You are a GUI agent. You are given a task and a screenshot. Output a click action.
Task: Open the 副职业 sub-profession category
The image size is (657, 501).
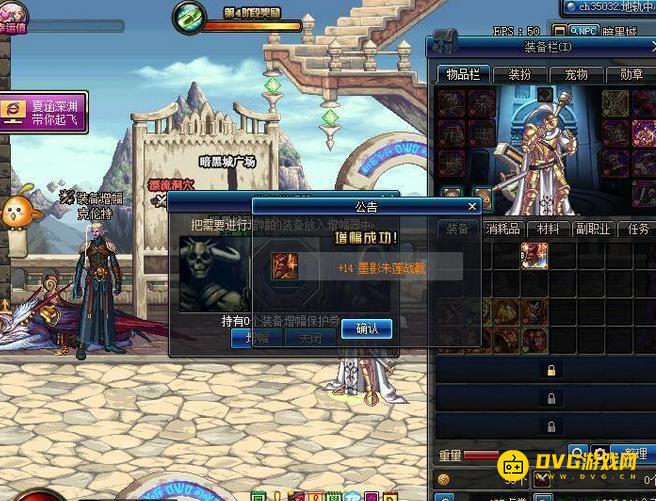click(591, 229)
